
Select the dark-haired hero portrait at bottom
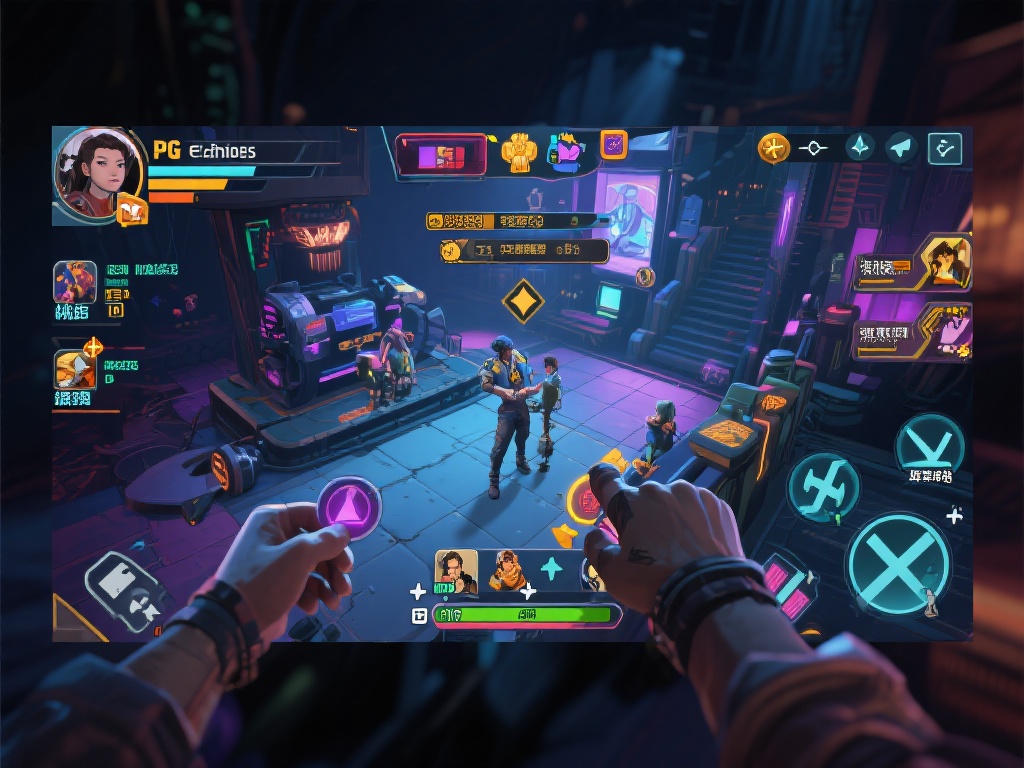pos(456,570)
